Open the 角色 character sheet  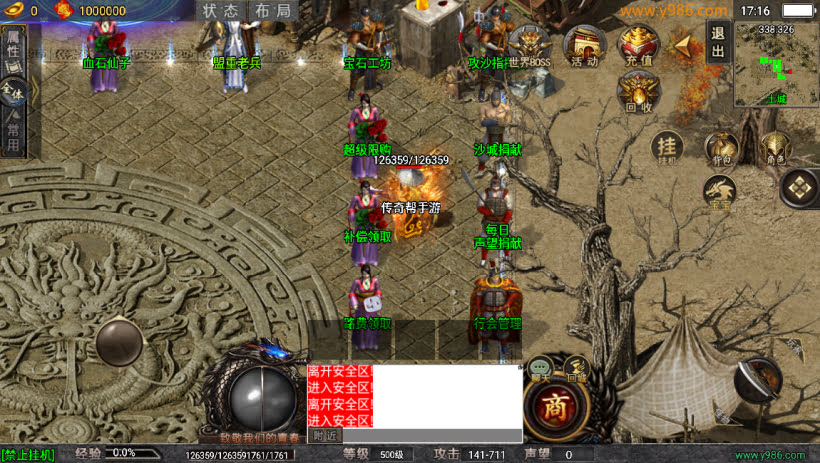click(x=775, y=148)
